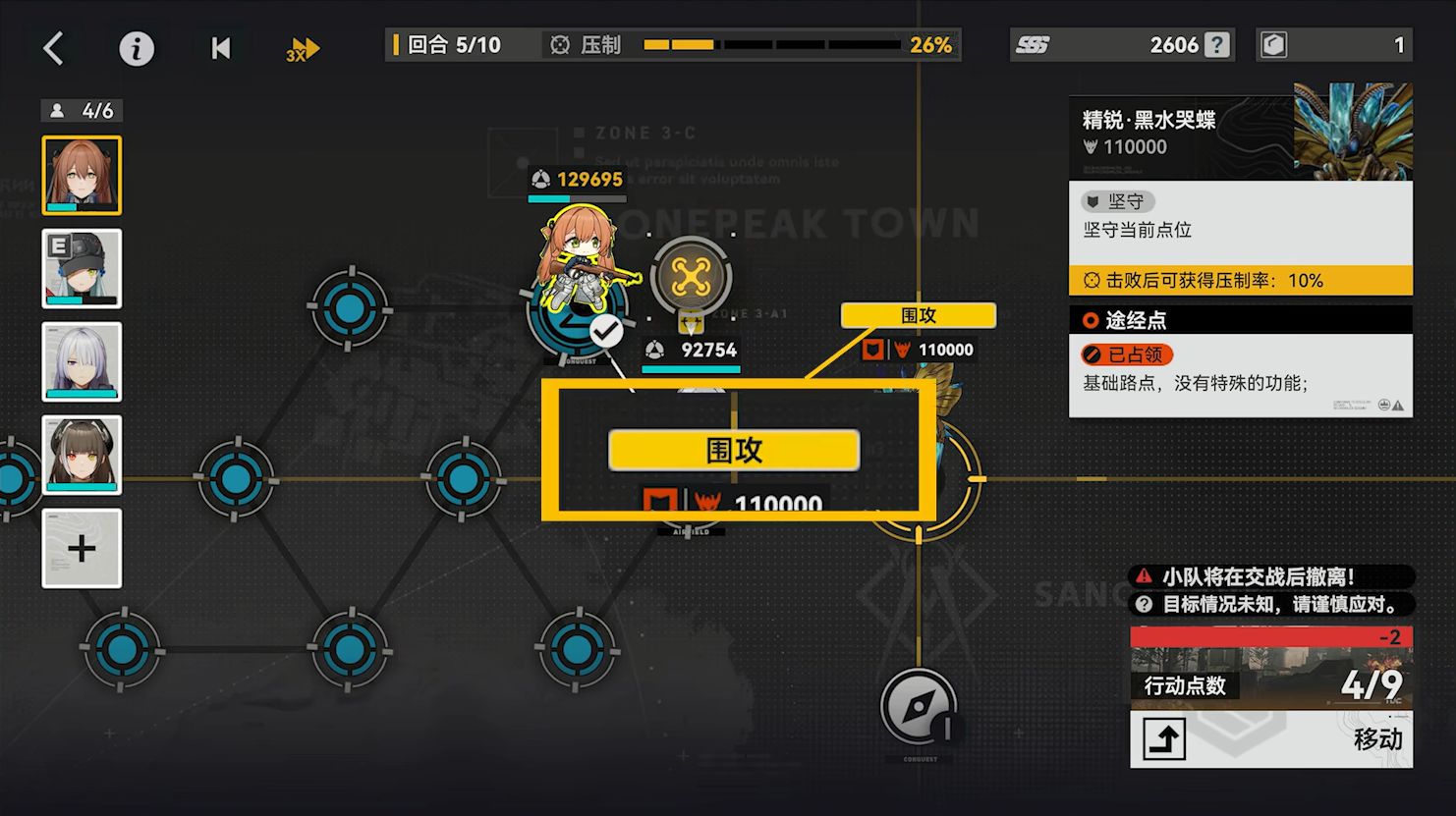
Task: Click the question mark beside 2606
Action: coord(1217,45)
